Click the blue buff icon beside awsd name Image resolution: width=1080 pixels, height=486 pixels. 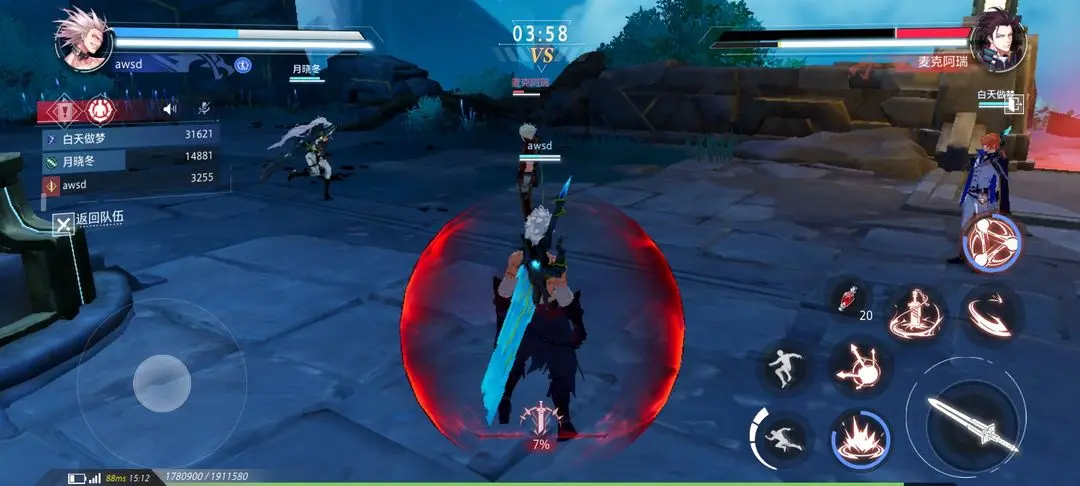[x=242, y=64]
